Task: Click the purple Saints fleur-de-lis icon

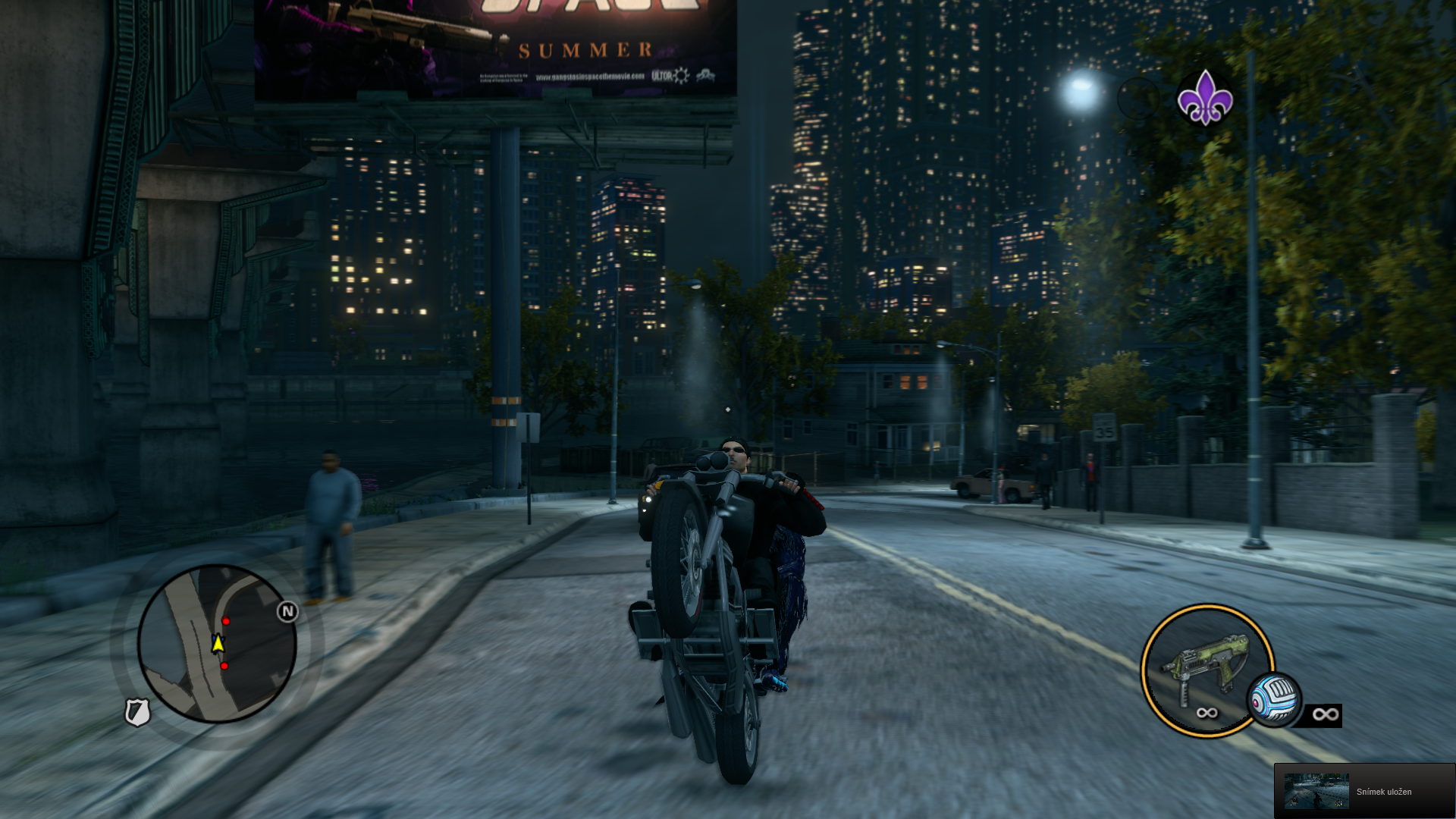Action: coord(1204,99)
